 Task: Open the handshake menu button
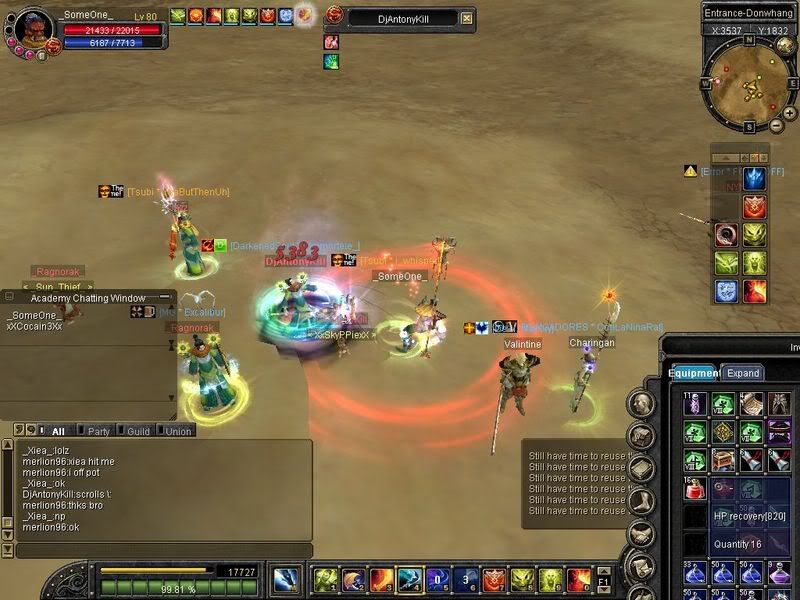click(641, 535)
